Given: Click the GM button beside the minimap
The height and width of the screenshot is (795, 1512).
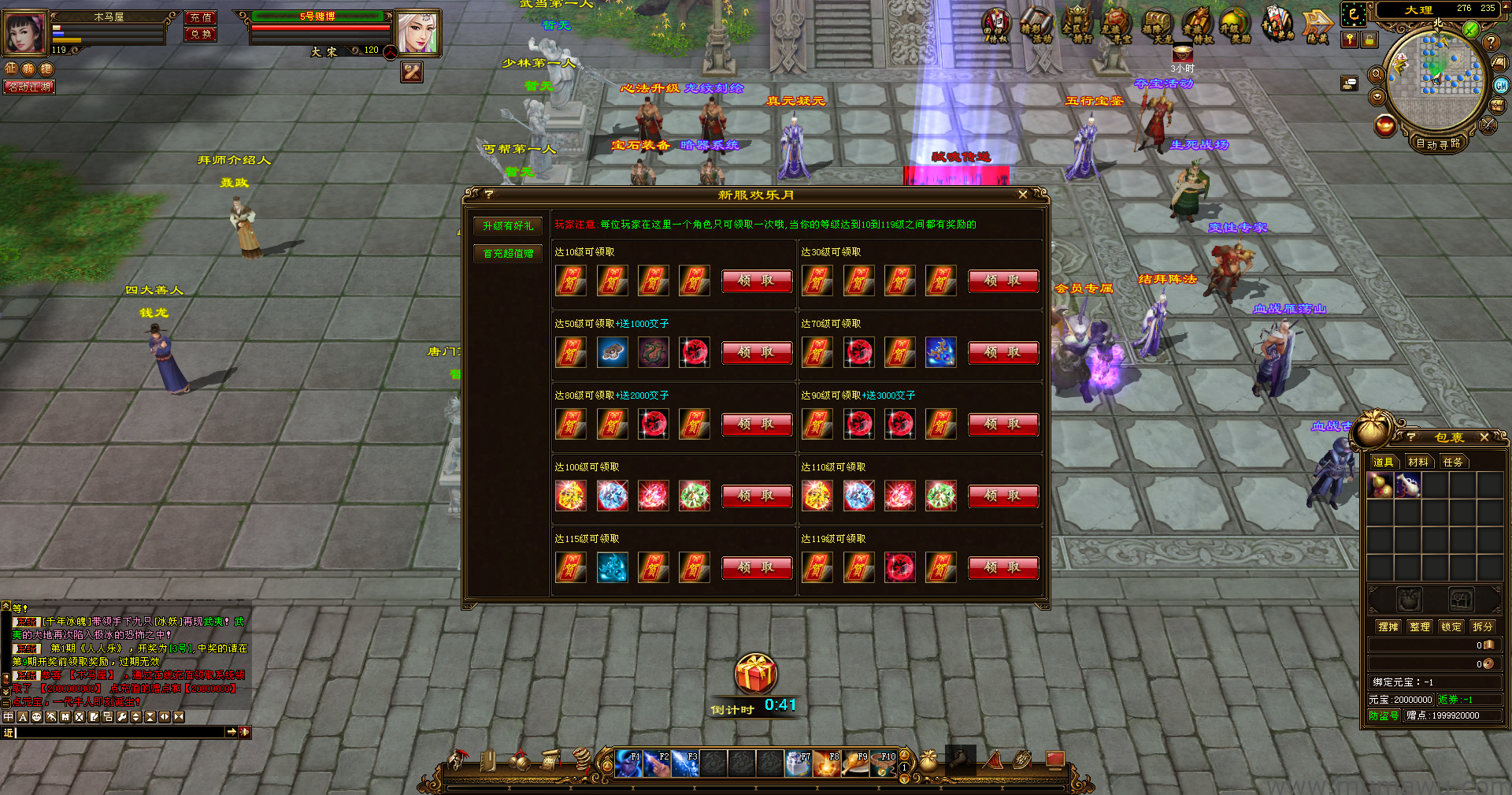Looking at the screenshot, I should (x=1501, y=85).
